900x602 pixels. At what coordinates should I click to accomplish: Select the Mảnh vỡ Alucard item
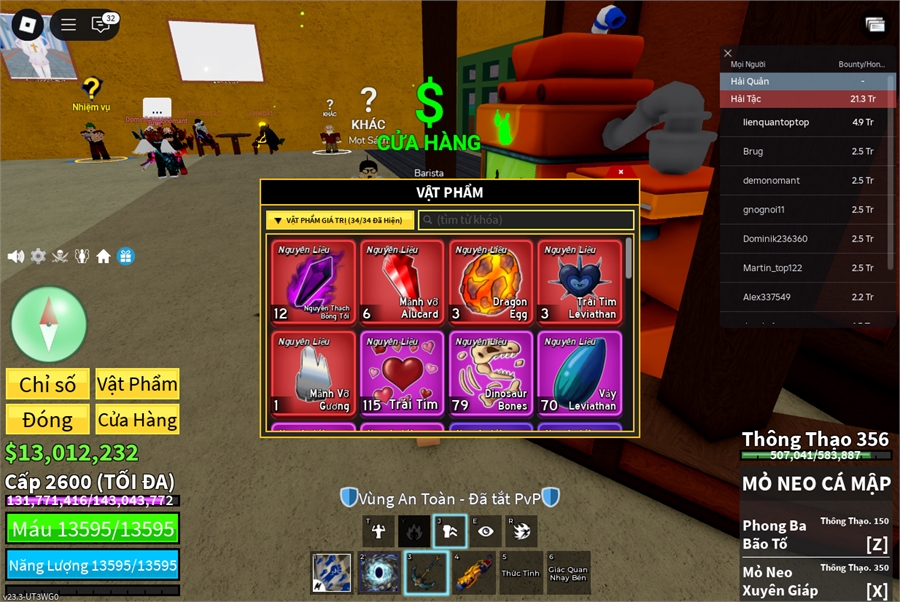(402, 282)
